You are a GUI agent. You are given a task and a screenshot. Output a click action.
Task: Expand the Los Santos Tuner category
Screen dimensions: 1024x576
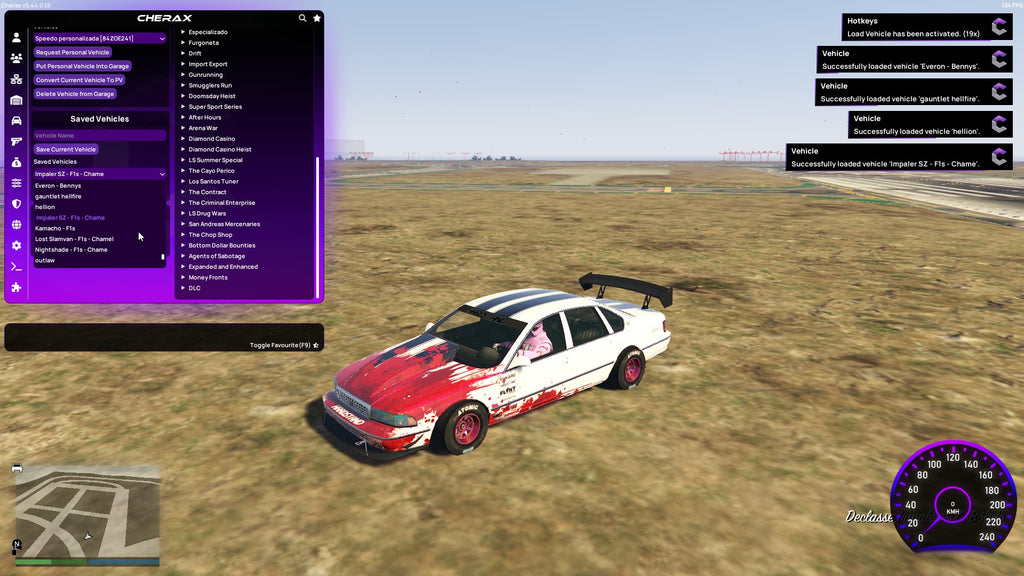(x=213, y=181)
